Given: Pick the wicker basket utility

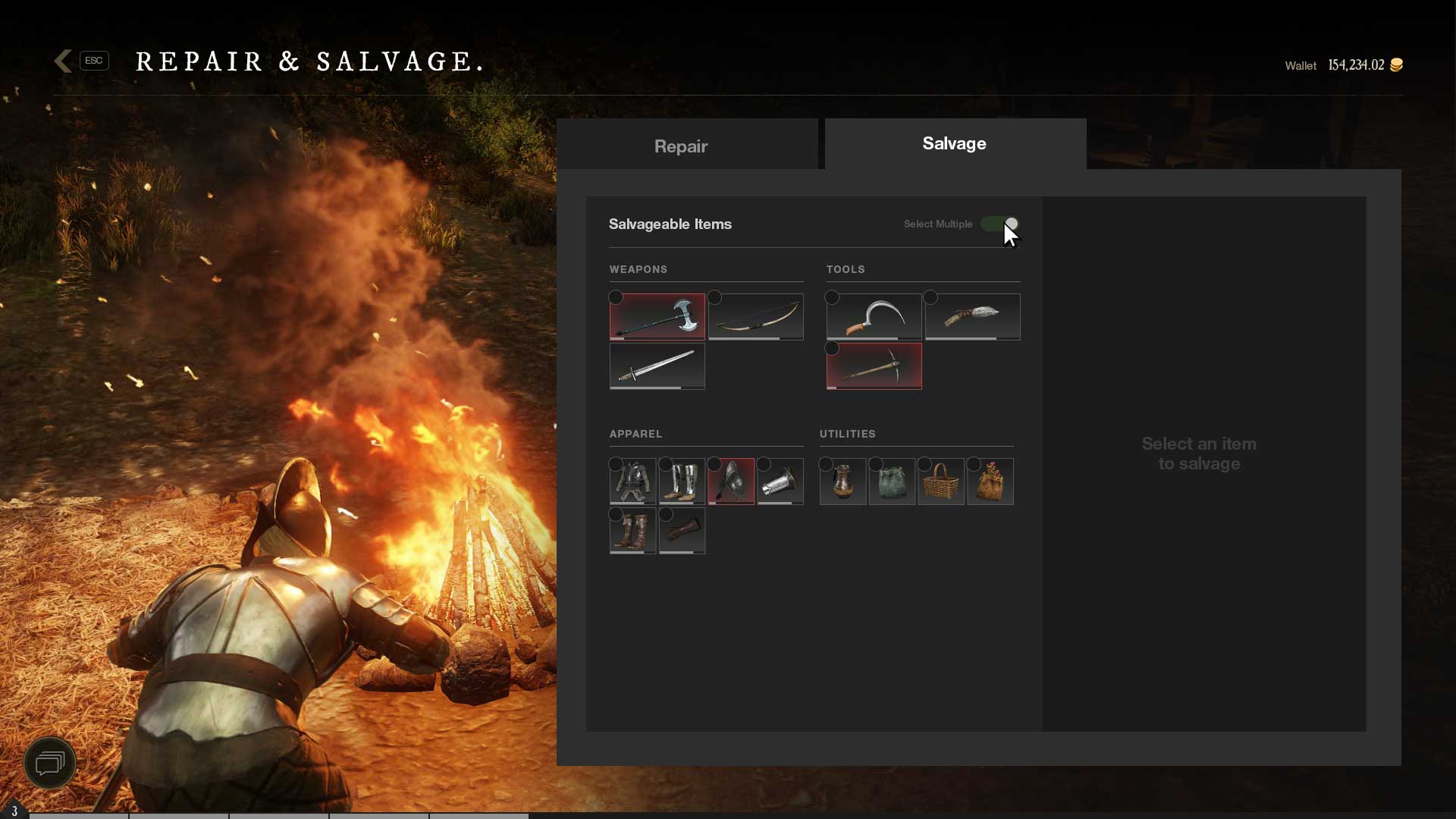Looking at the screenshot, I should point(941,482).
